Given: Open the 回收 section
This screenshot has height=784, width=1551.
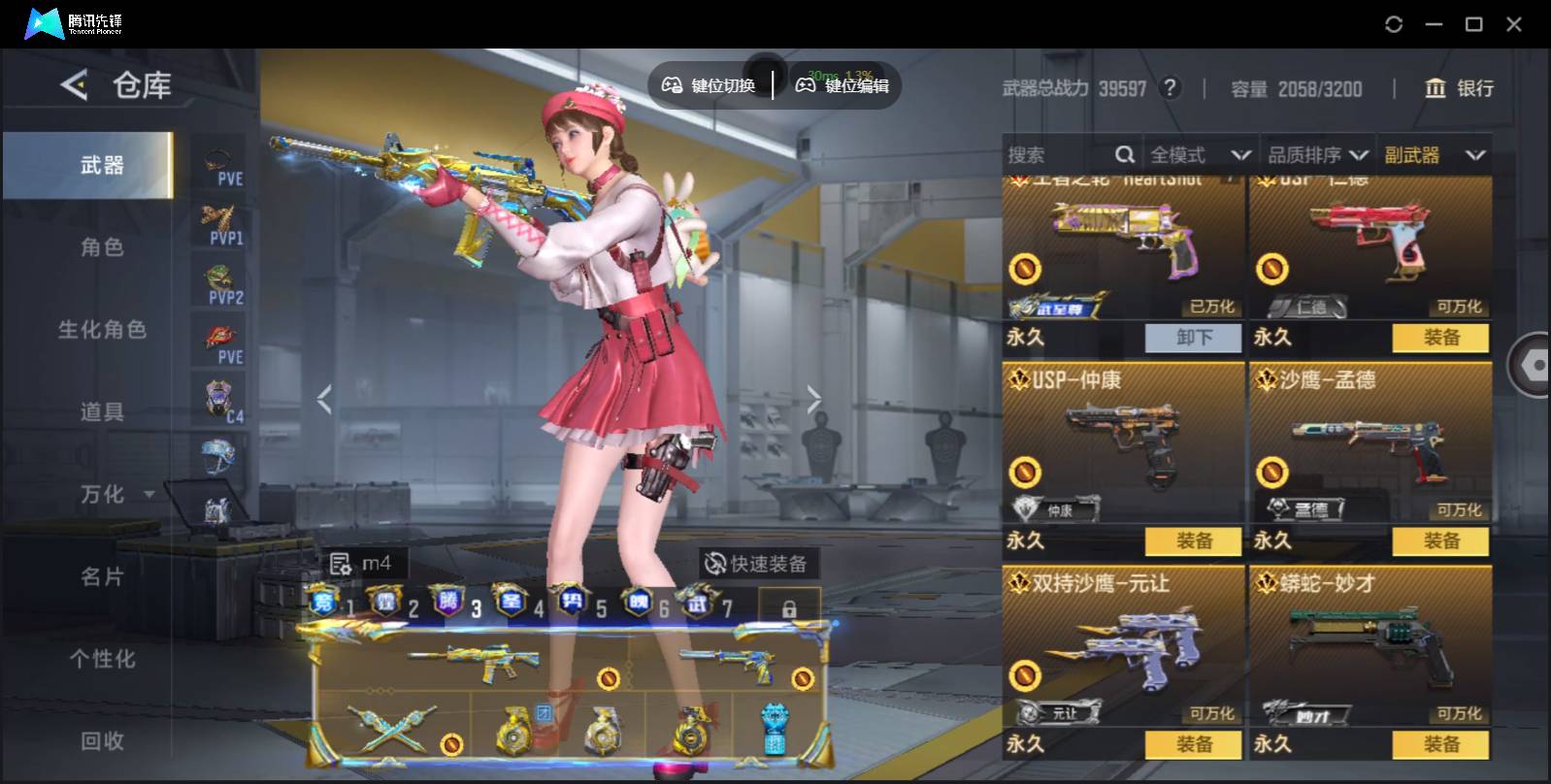Looking at the screenshot, I should [102, 741].
